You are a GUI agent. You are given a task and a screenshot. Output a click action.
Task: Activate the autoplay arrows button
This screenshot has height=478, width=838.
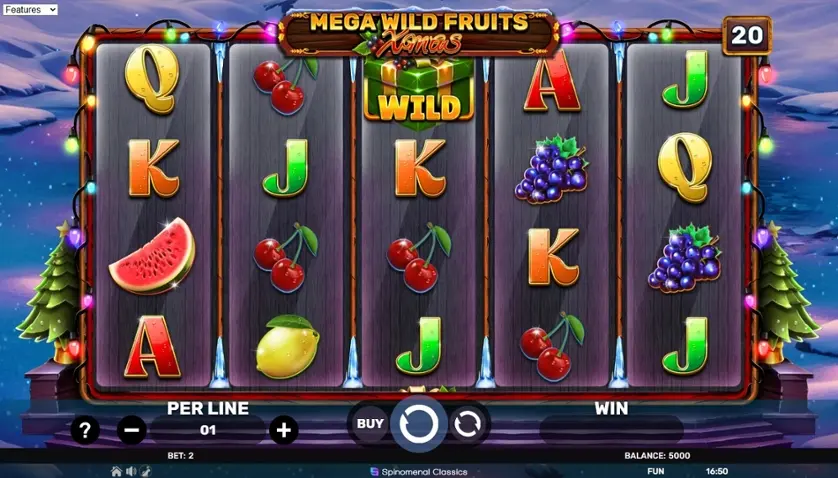(x=467, y=424)
